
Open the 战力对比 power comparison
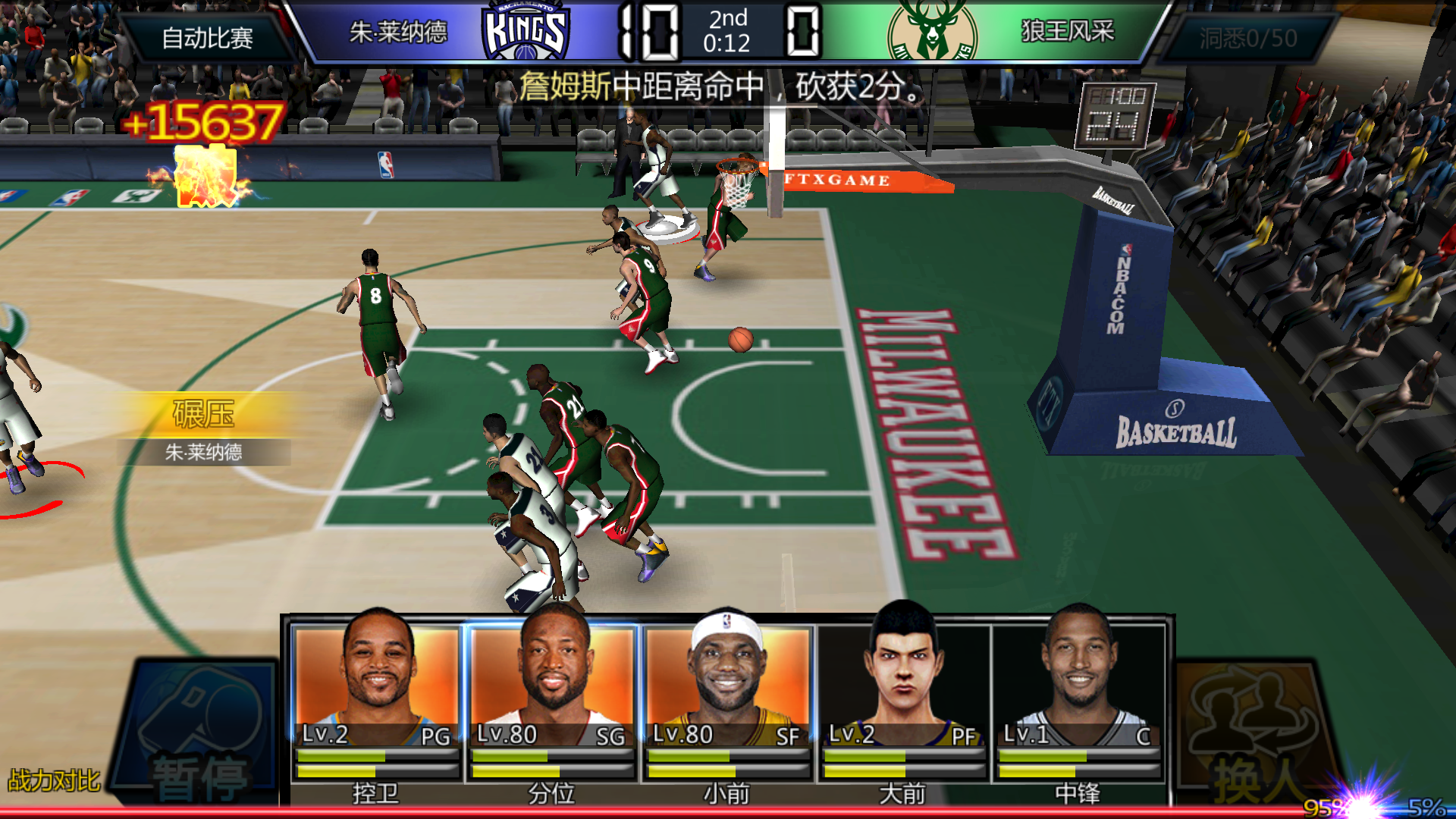54,780
